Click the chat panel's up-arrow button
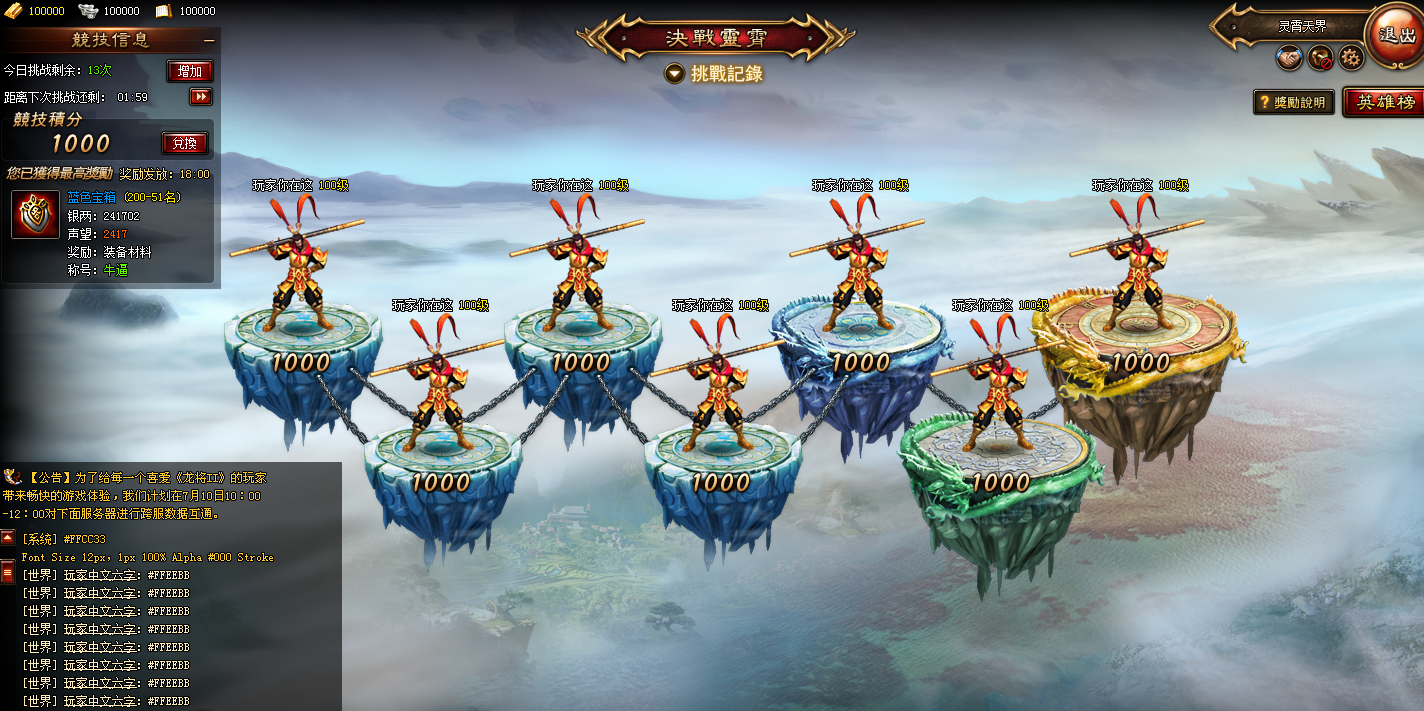Image resolution: width=1424 pixels, height=711 pixels. tap(7, 538)
